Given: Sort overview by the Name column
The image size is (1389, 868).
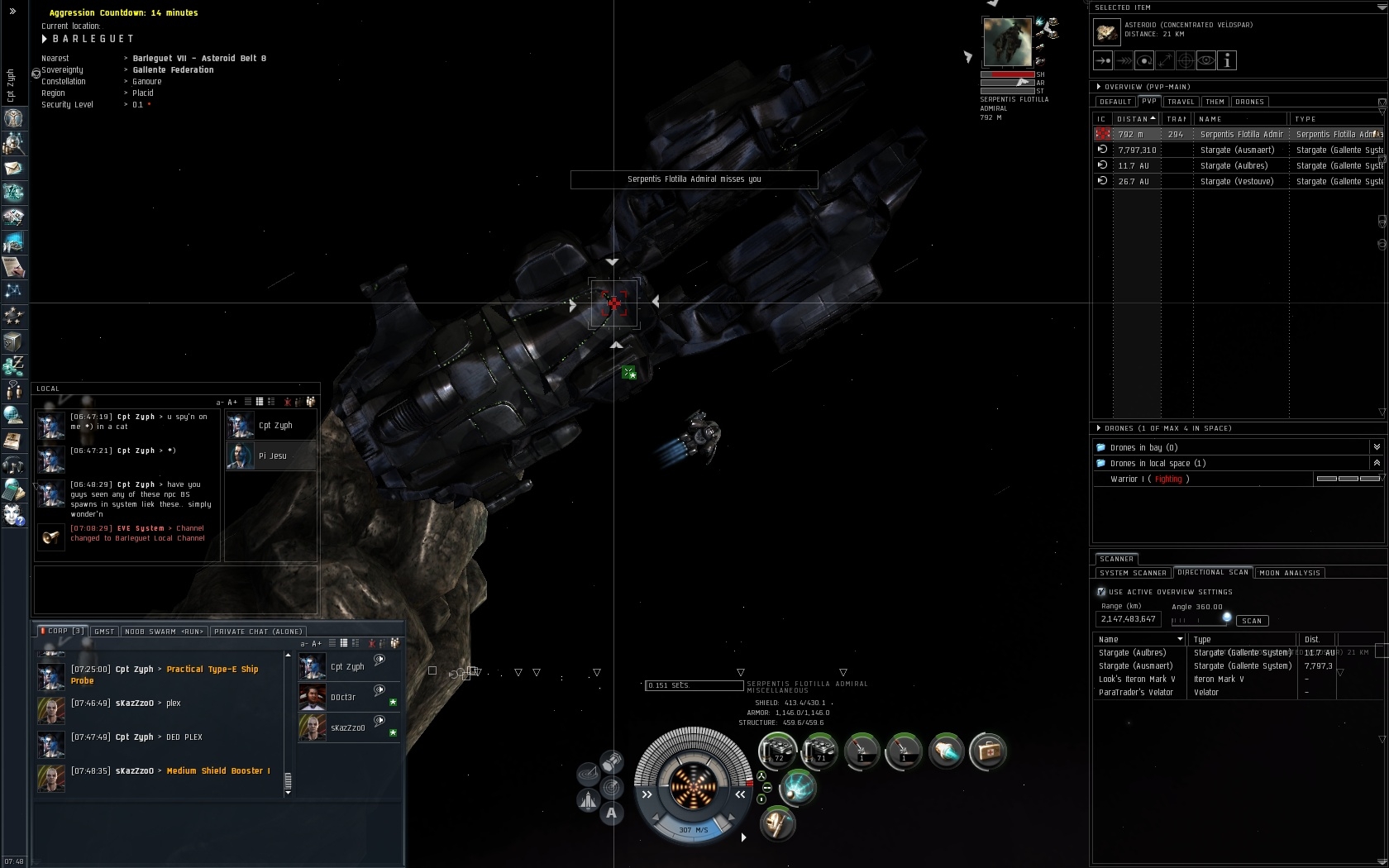Looking at the screenshot, I should pyautogui.click(x=1210, y=119).
